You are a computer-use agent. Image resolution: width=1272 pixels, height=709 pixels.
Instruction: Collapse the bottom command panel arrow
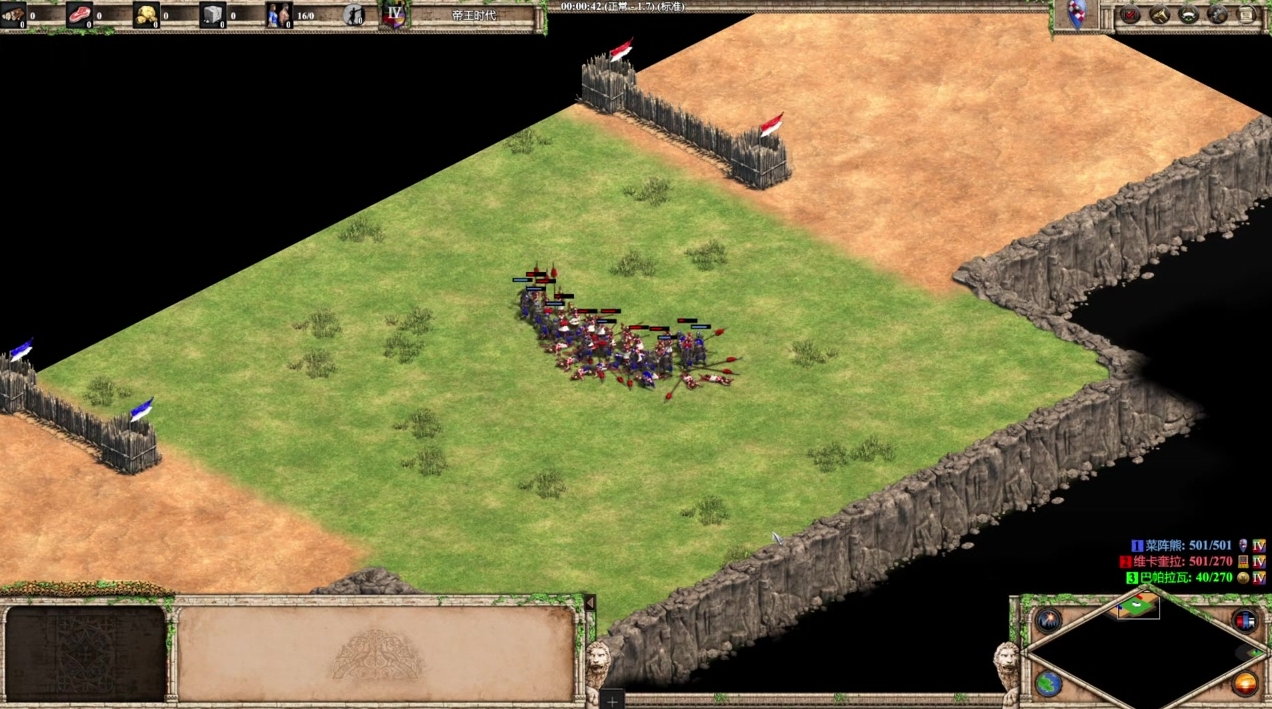tap(589, 604)
